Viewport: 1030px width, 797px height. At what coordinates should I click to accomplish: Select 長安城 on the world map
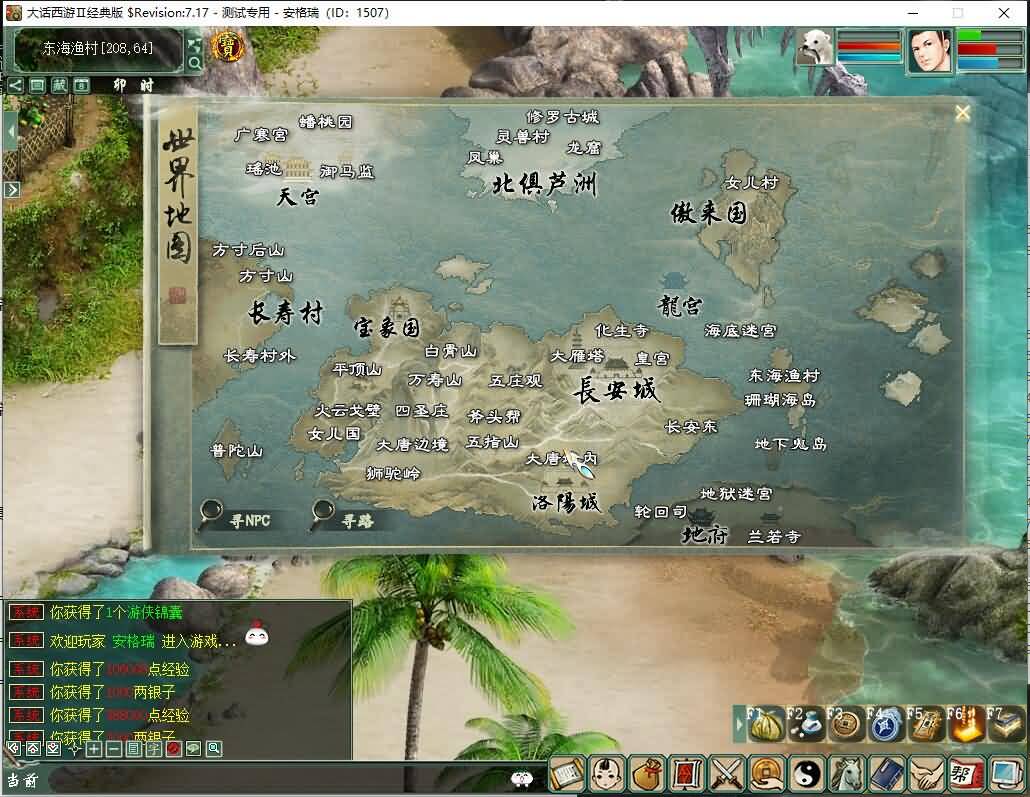point(616,390)
